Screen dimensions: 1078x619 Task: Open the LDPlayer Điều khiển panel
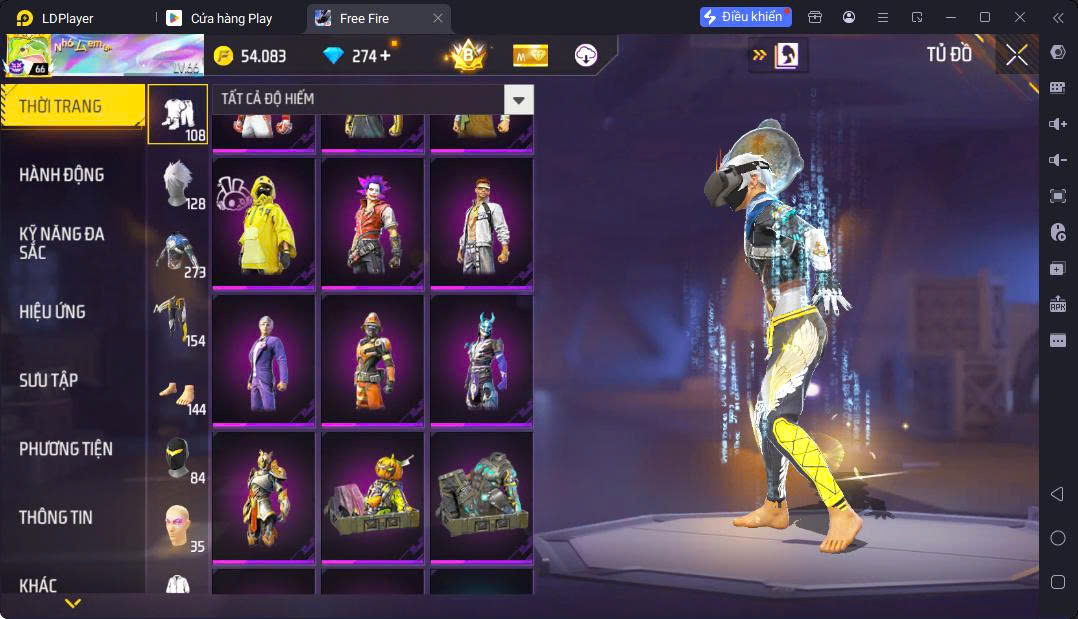pos(745,17)
